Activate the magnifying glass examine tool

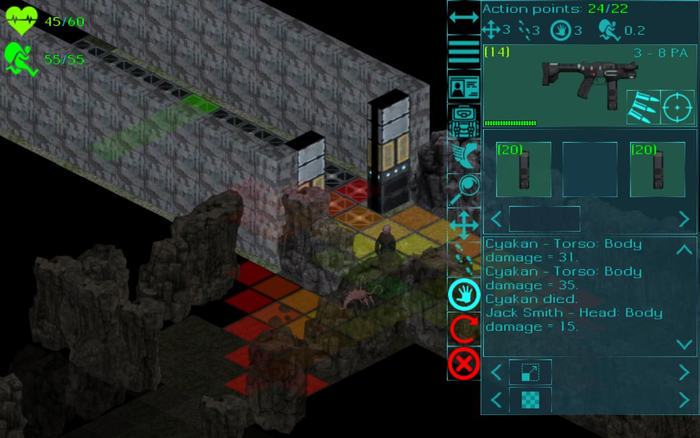click(464, 188)
